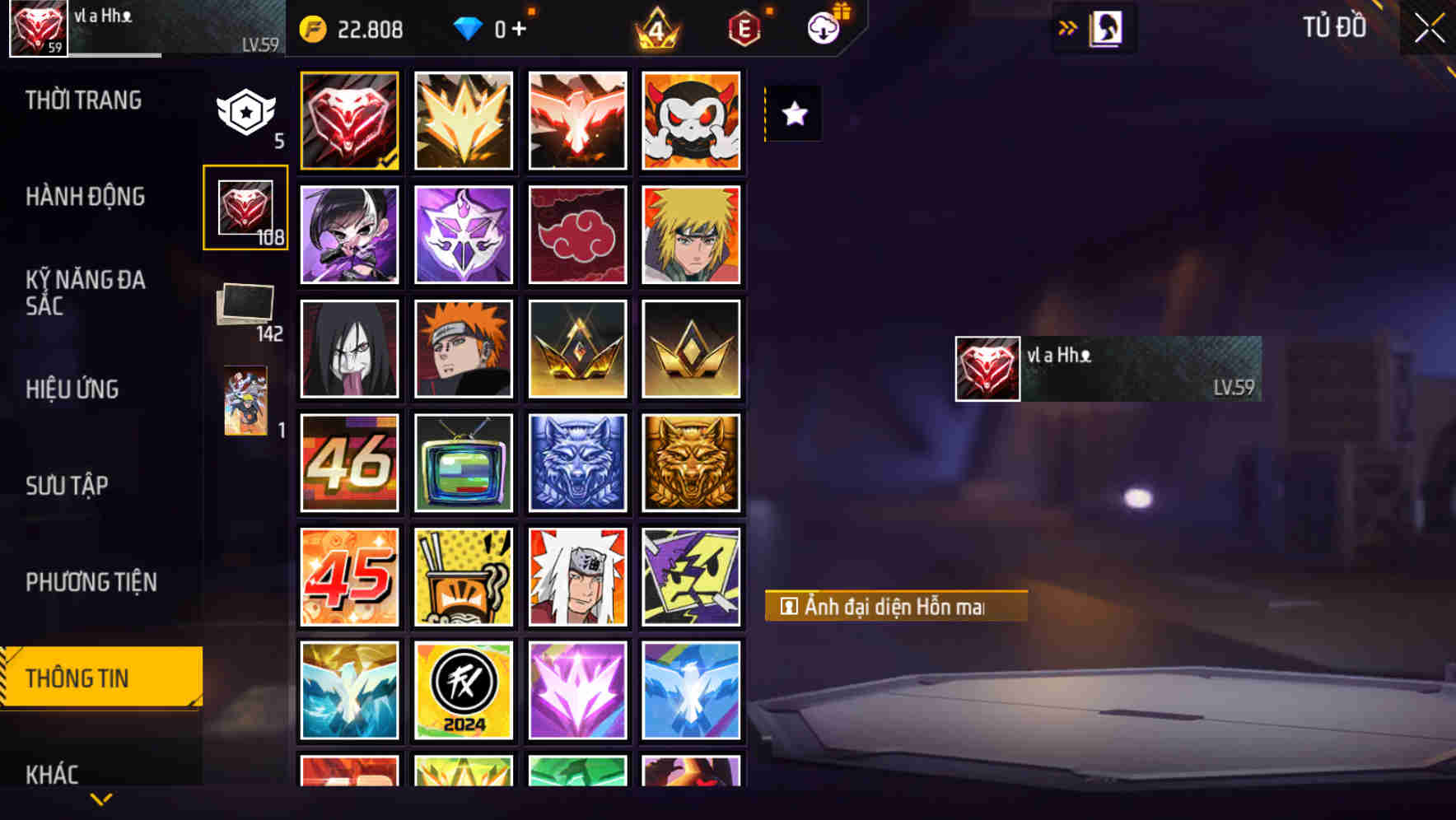Screen dimensions: 1456x820
Task: Select the Jiraiya avatar
Action: pyautogui.click(x=577, y=576)
